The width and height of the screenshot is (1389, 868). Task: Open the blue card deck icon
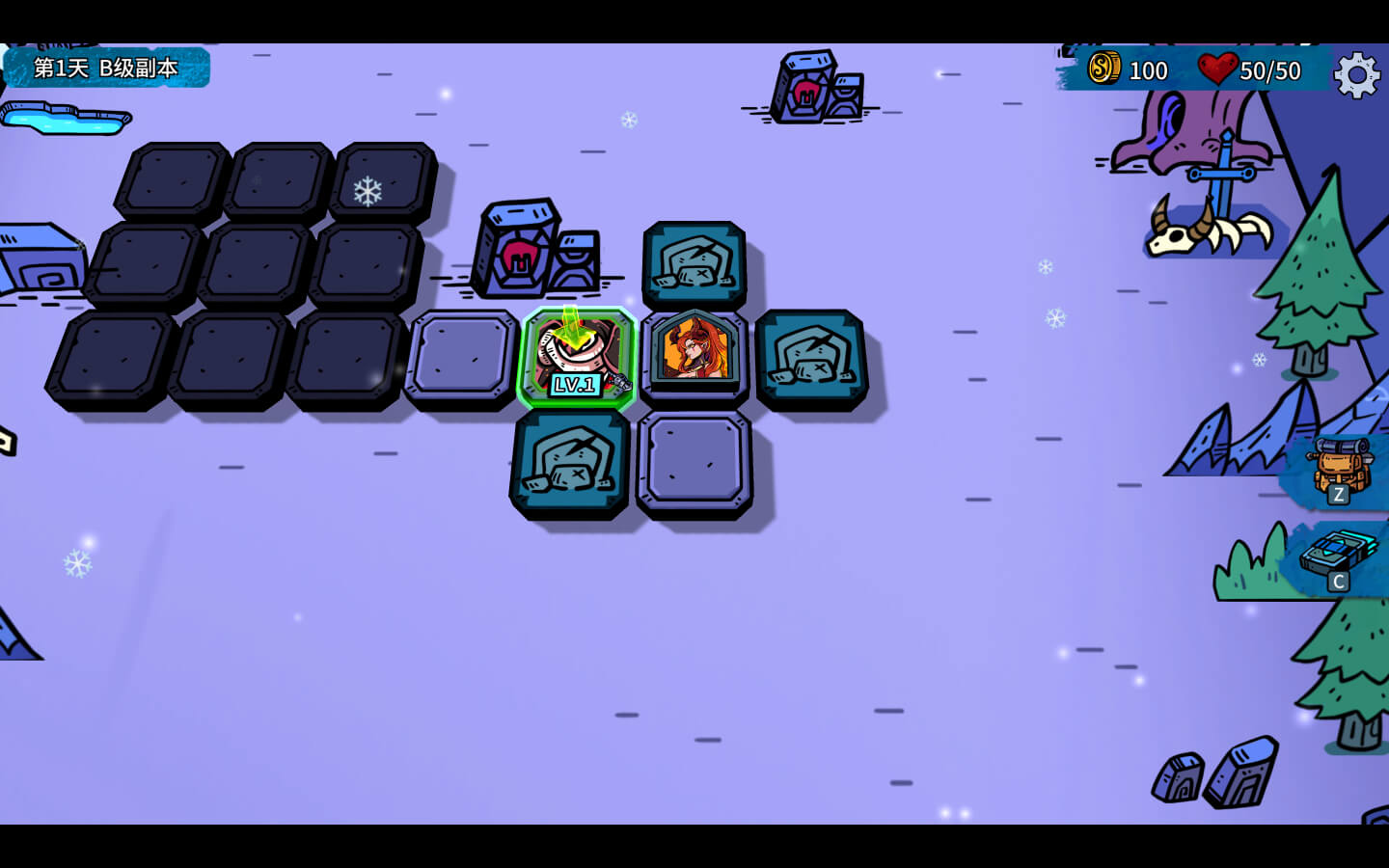(1338, 558)
